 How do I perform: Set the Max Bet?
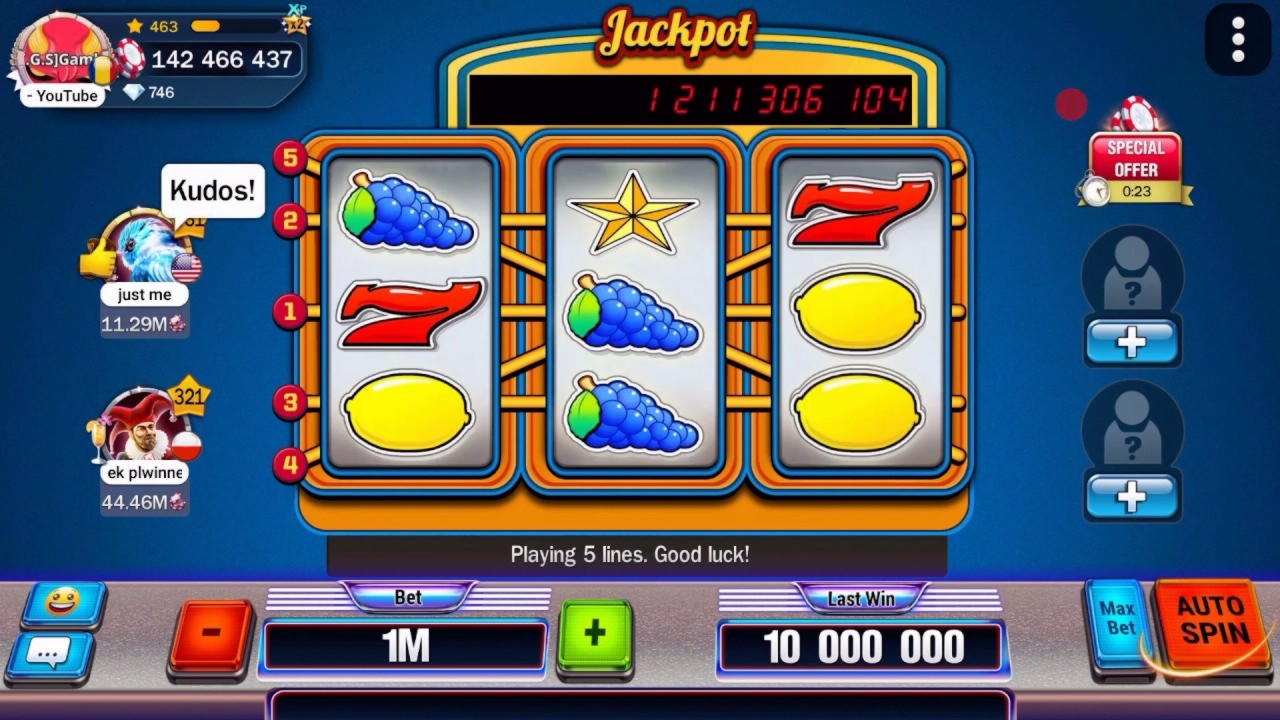coord(1117,619)
